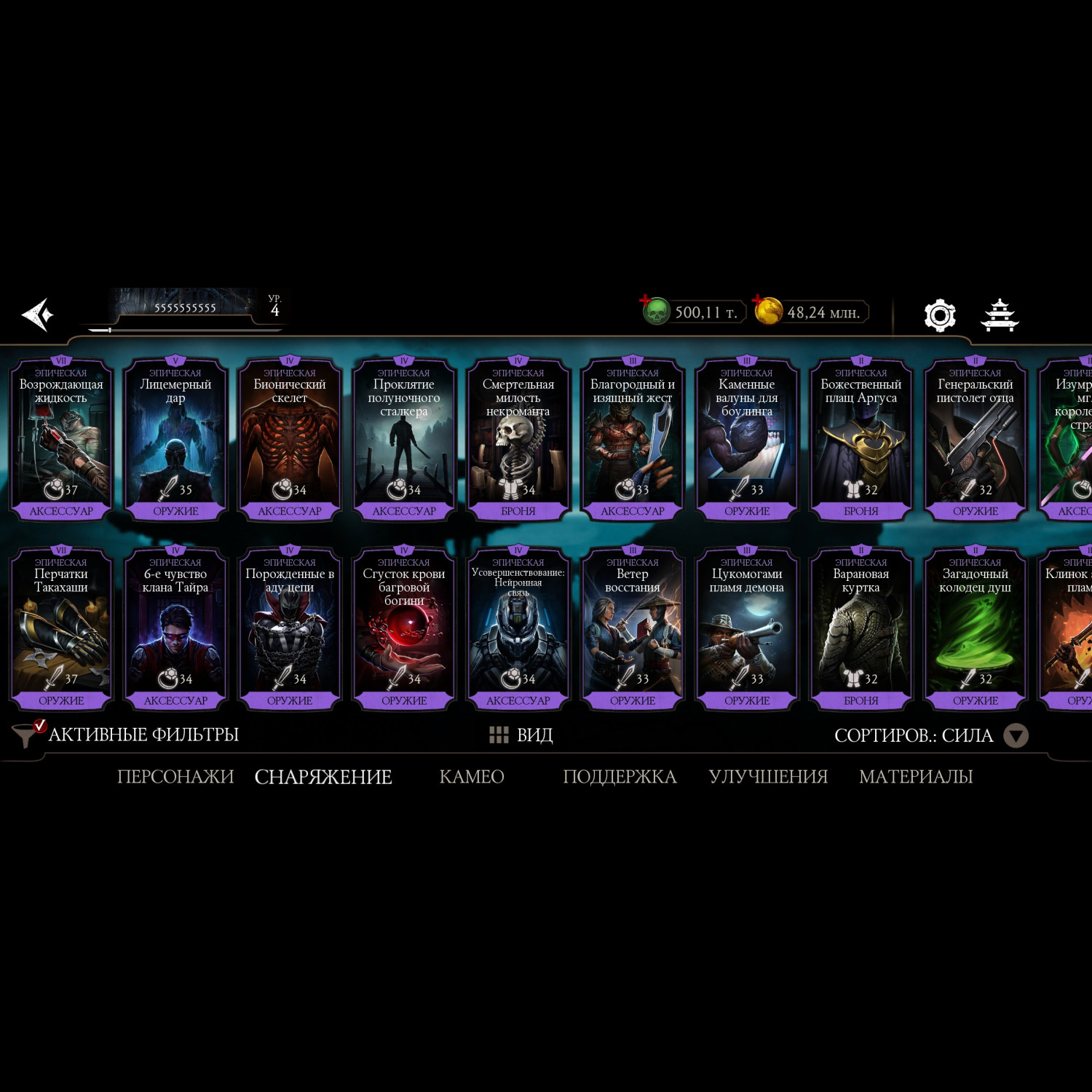Switch to the Камео tab
The height and width of the screenshot is (1092, 1092).
coord(472,777)
